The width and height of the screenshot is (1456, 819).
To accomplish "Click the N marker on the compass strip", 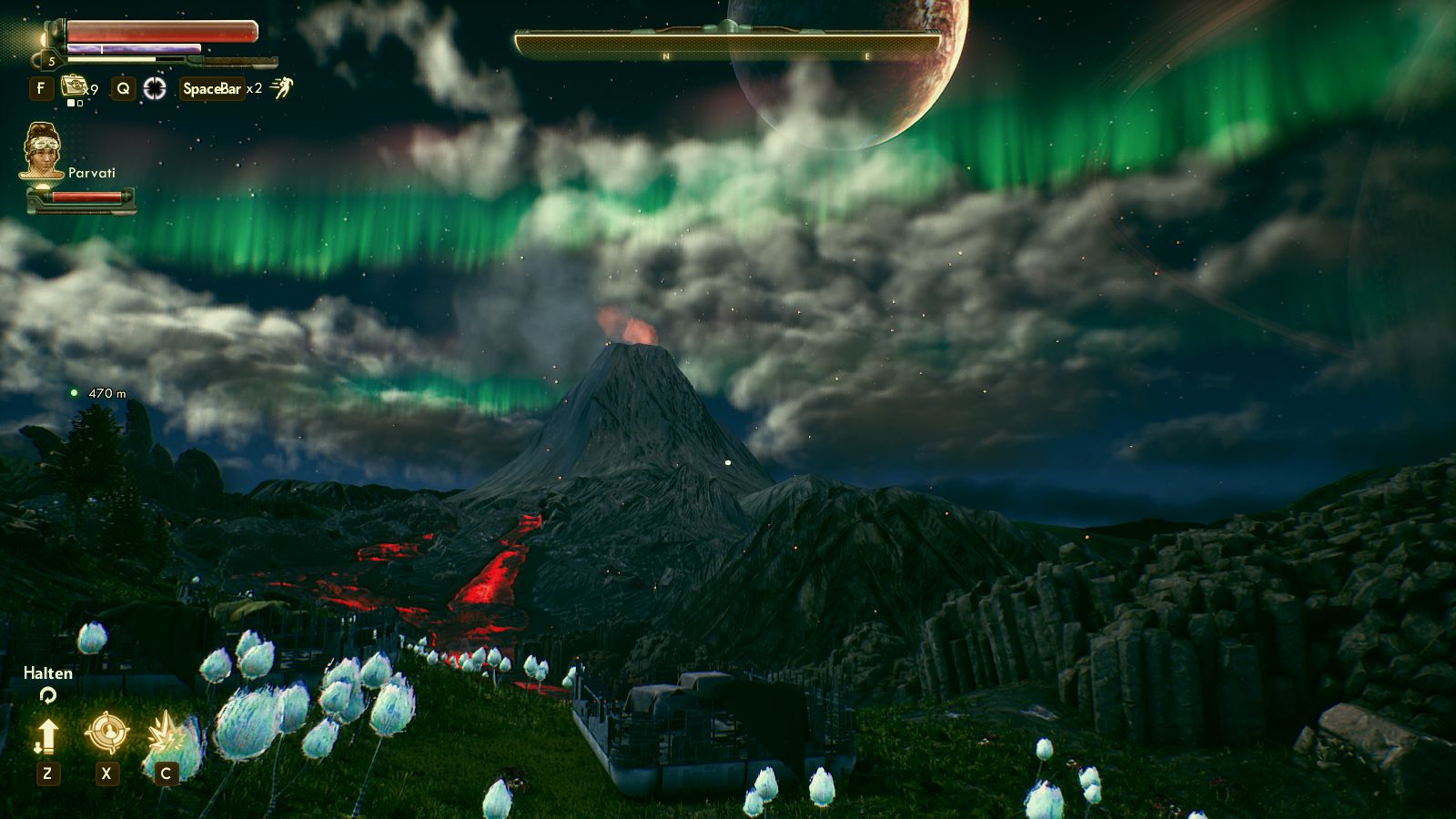I will click(x=667, y=55).
